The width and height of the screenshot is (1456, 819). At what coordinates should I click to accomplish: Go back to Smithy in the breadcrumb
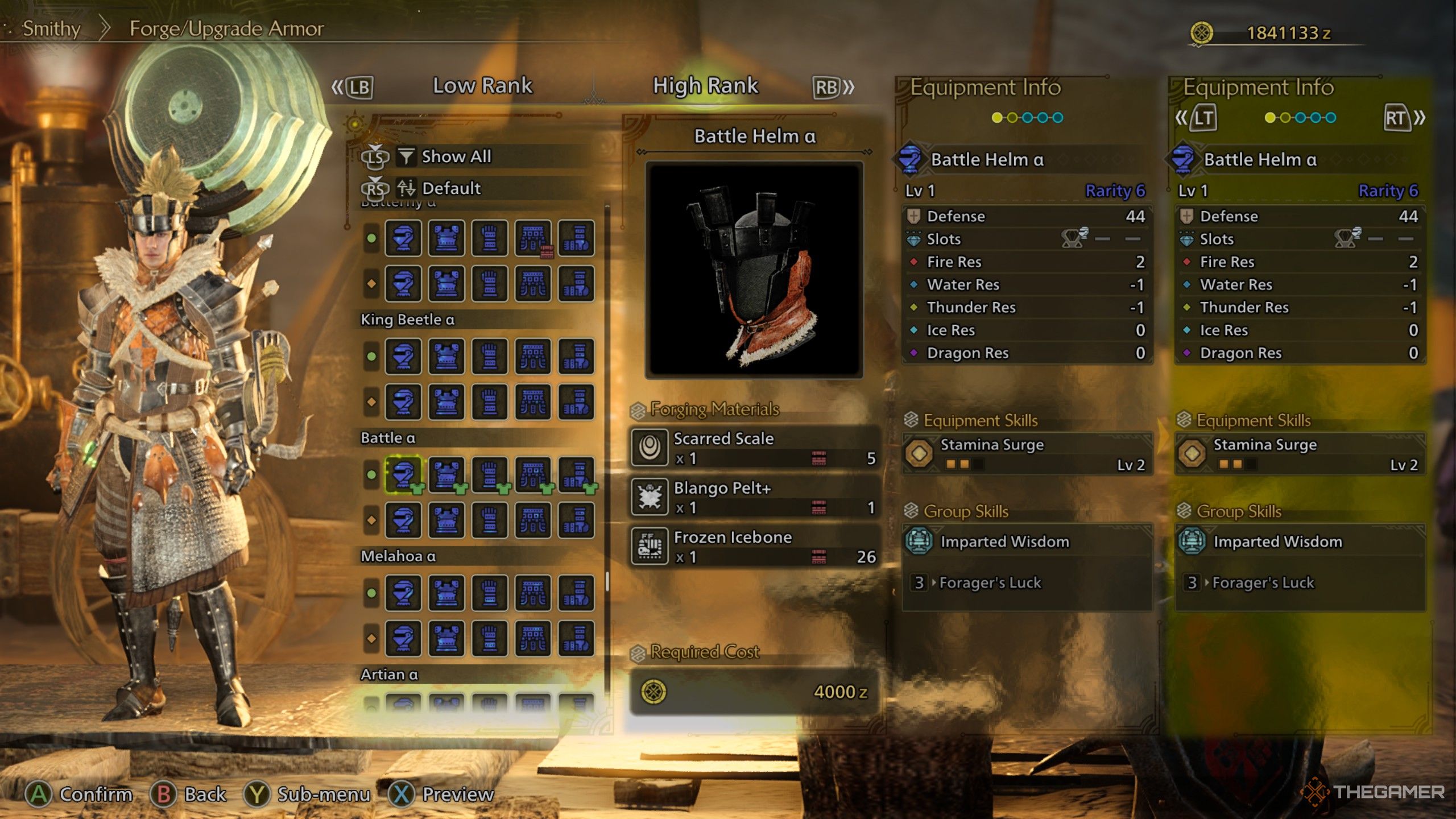pyautogui.click(x=51, y=28)
